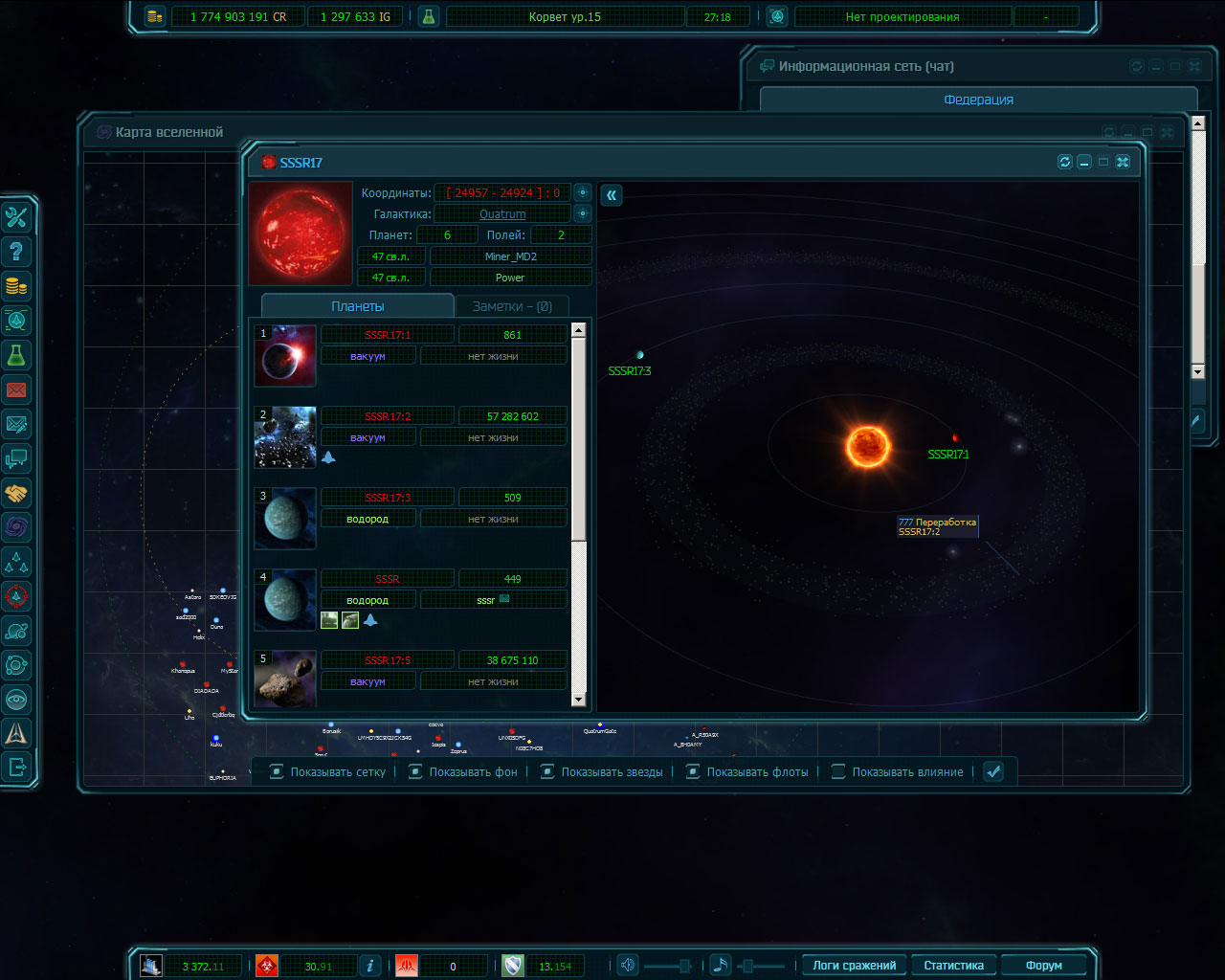Refresh the SSSR17 system window
Screen dimensions: 1225x980
coord(1064,162)
